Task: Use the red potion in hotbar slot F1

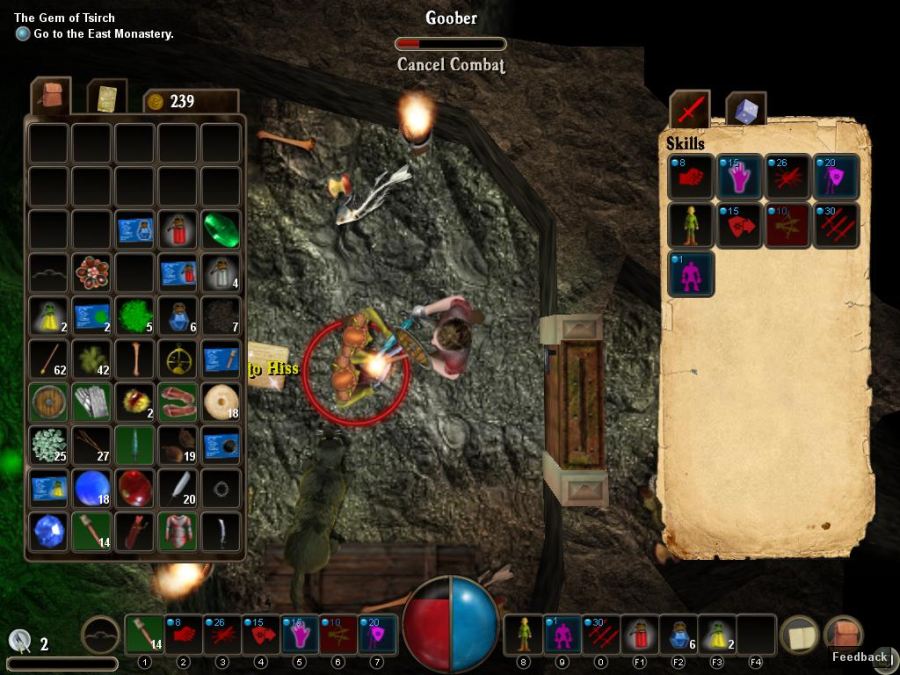Action: (x=639, y=634)
